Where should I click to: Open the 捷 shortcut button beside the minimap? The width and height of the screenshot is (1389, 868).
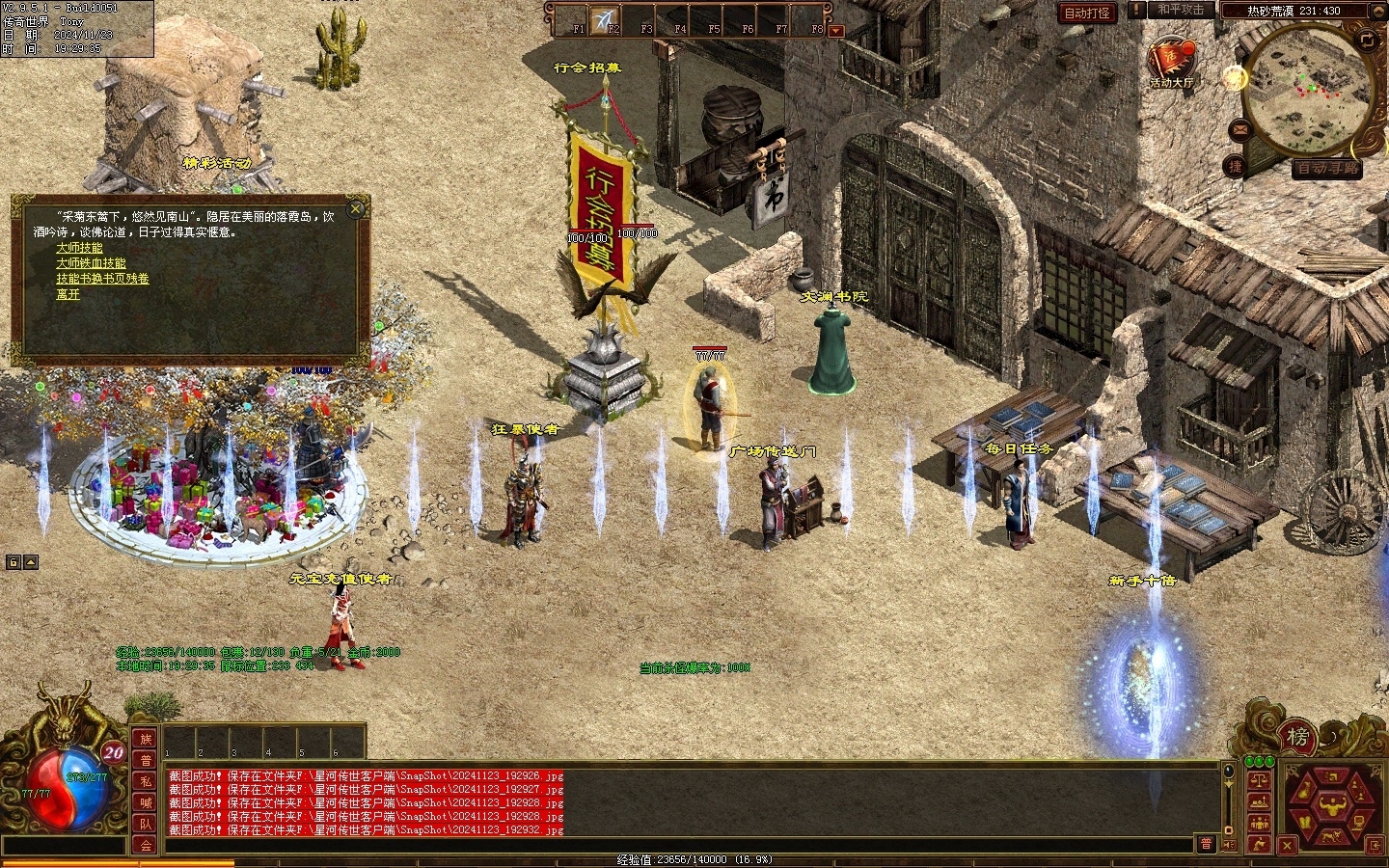[x=1236, y=166]
